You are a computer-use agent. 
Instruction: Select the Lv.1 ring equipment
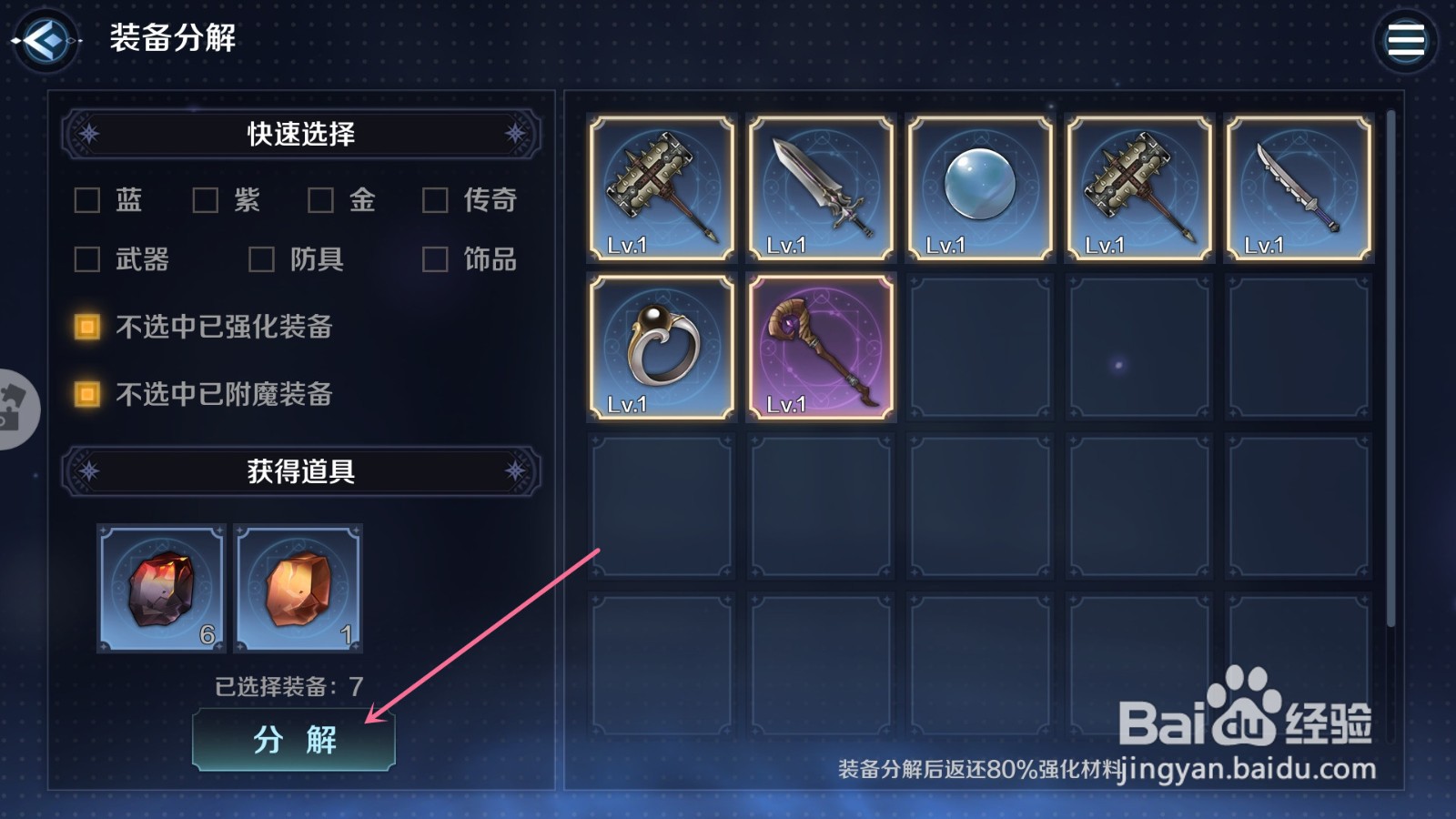pos(661,346)
